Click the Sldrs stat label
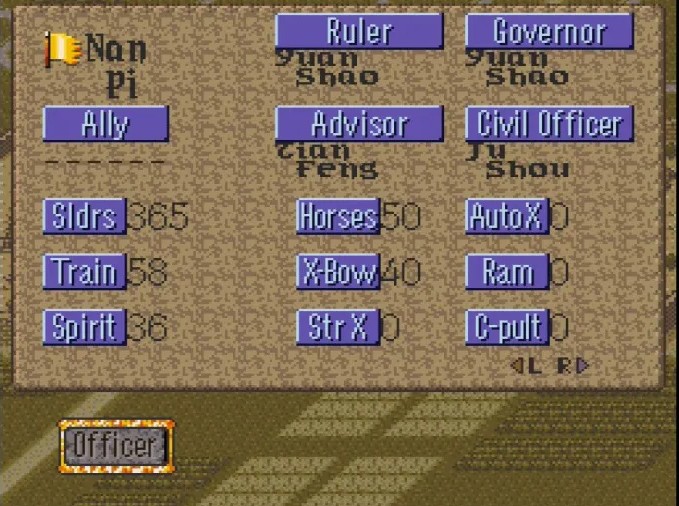679x506 pixels. point(84,216)
